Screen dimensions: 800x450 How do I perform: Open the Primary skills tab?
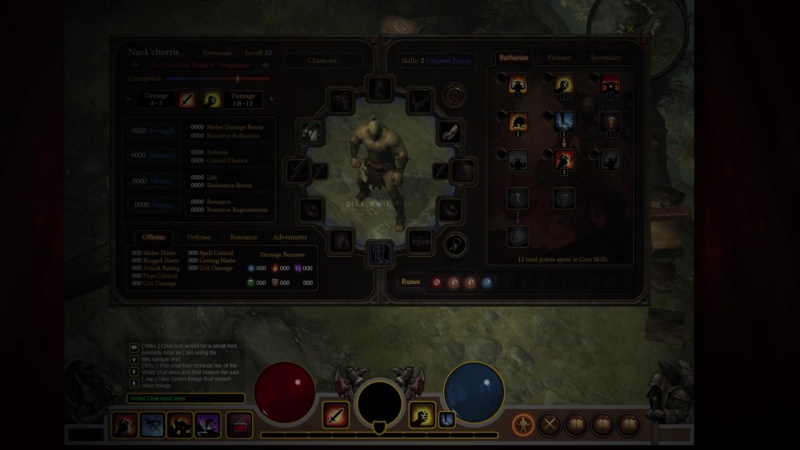tap(559, 58)
